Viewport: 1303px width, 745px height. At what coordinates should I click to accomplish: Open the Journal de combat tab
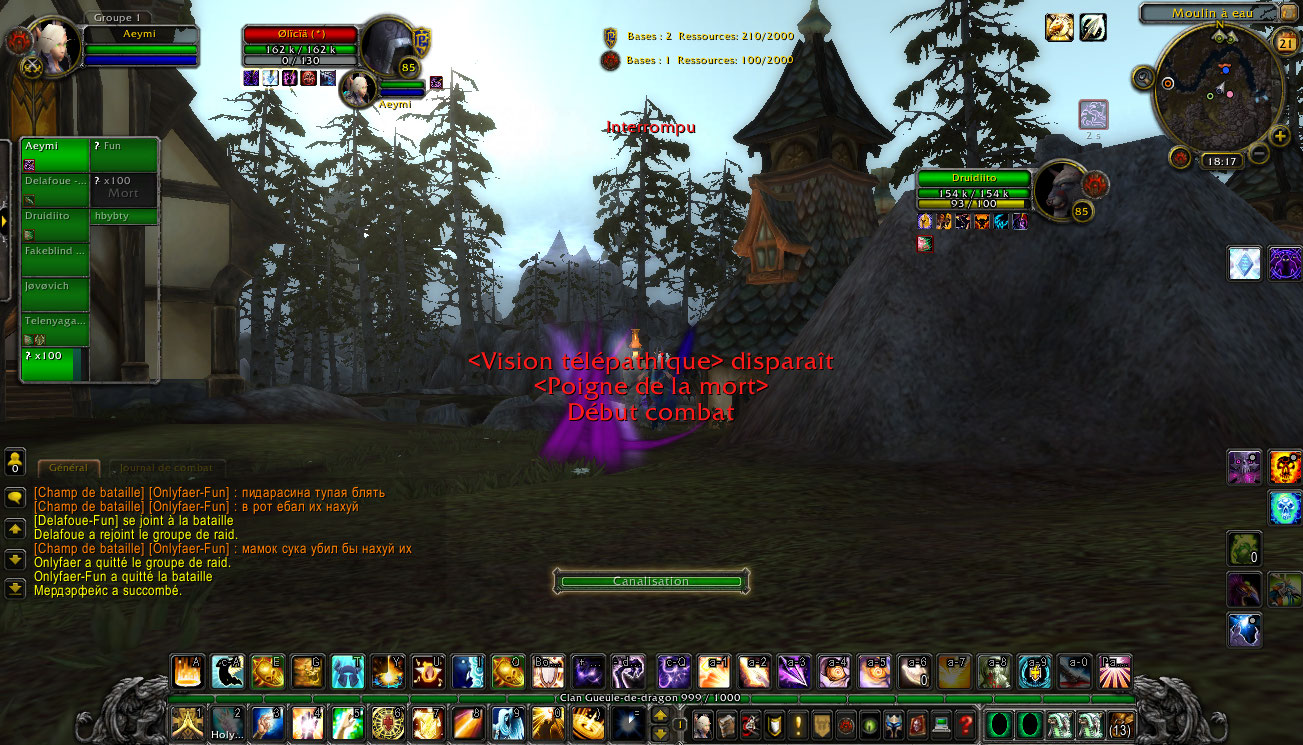pos(167,468)
